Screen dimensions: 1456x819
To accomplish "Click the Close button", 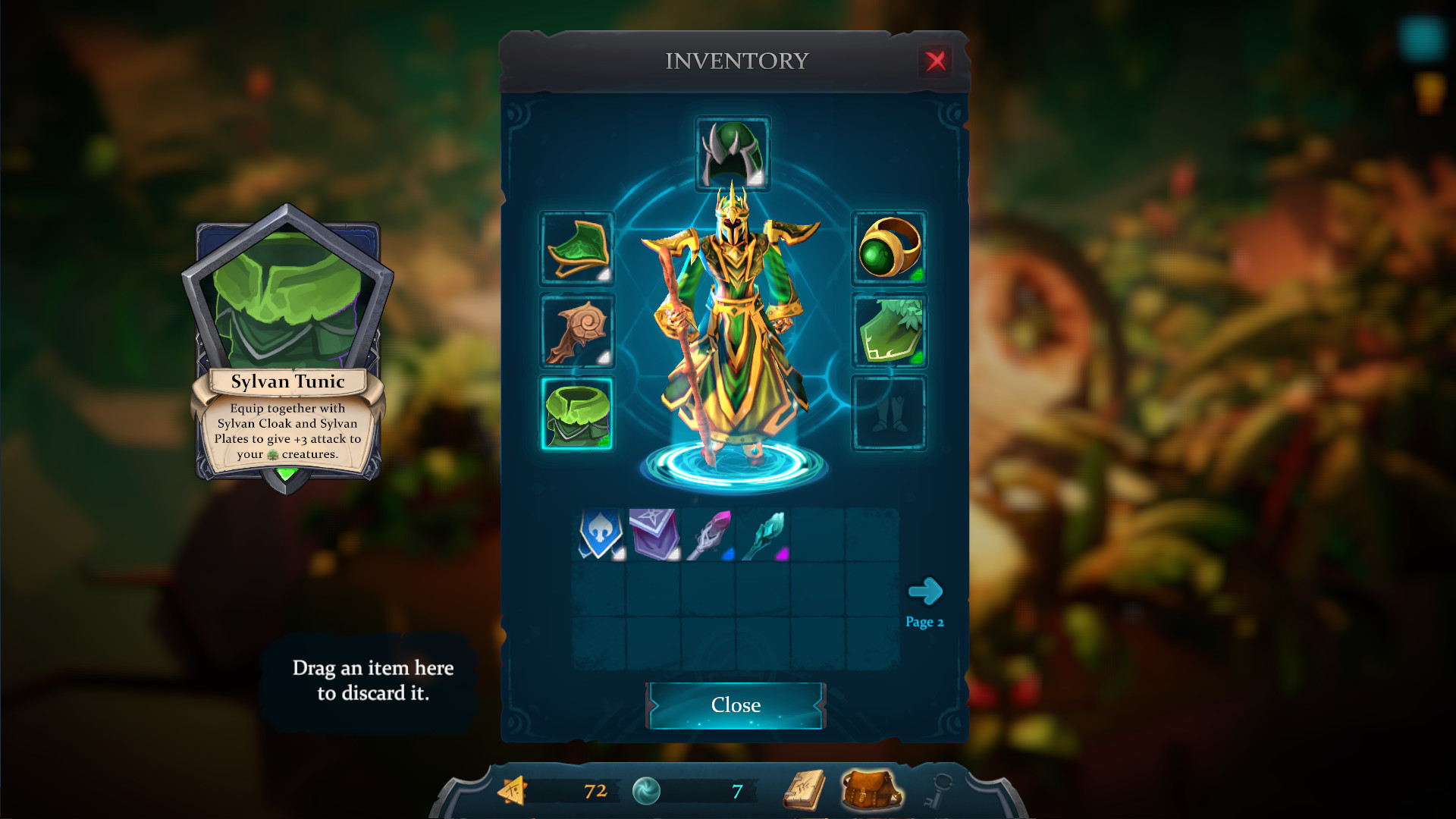I will [x=734, y=704].
